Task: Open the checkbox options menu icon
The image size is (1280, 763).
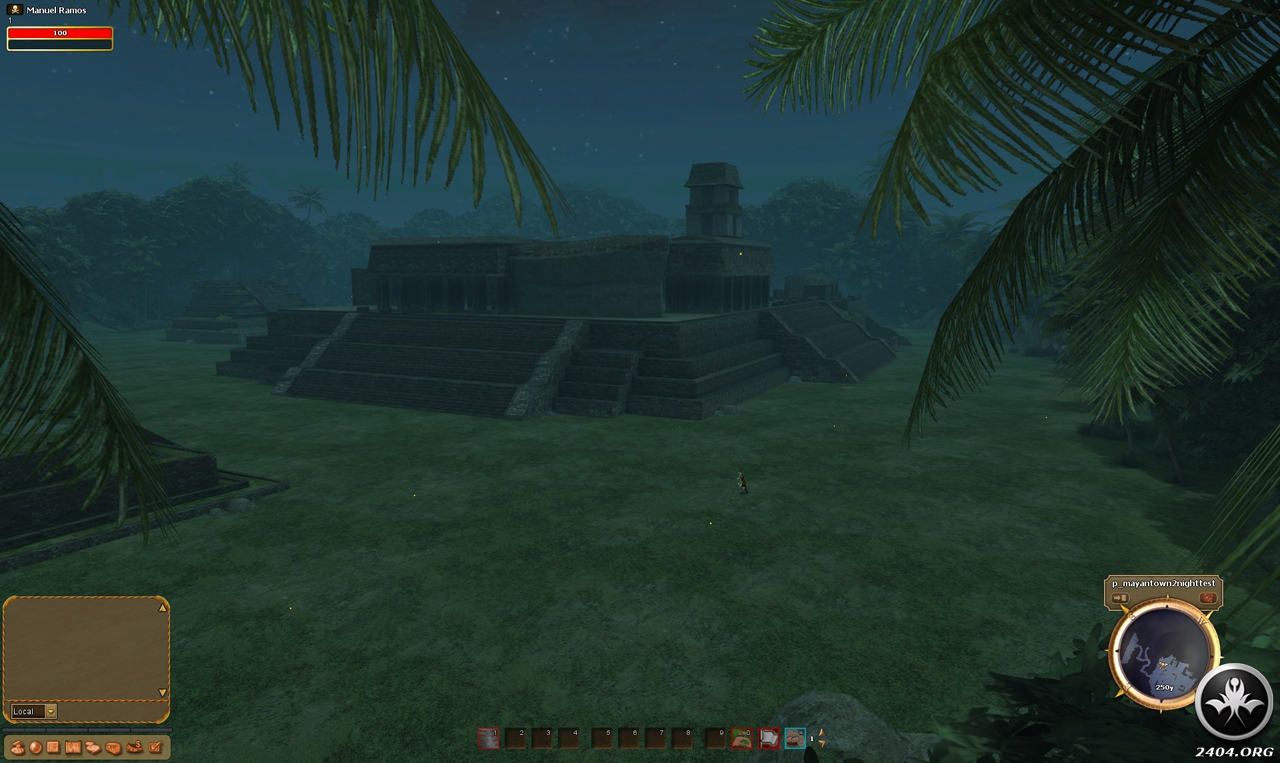Action: point(155,748)
